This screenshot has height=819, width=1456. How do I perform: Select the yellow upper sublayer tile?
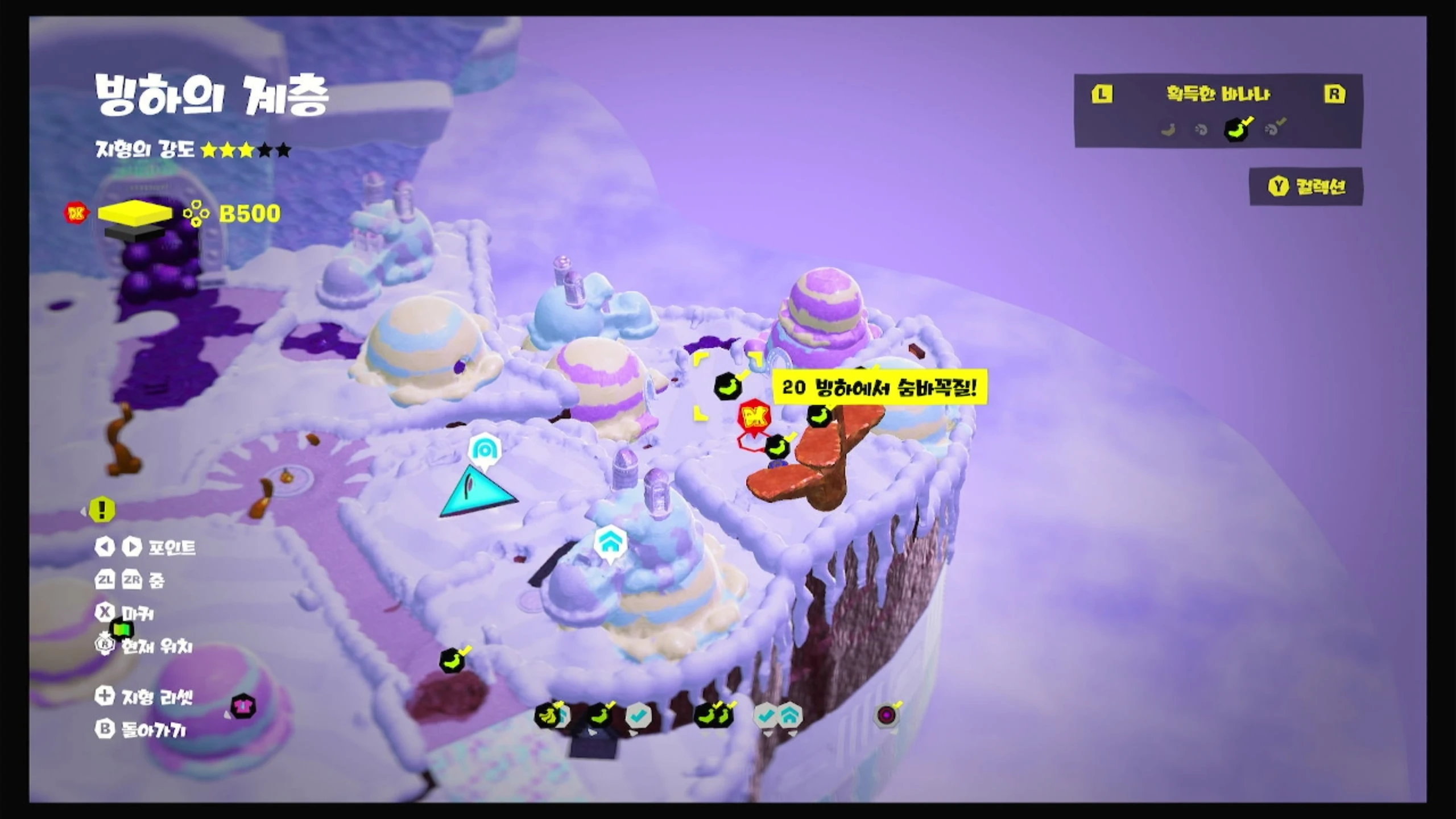point(135,211)
